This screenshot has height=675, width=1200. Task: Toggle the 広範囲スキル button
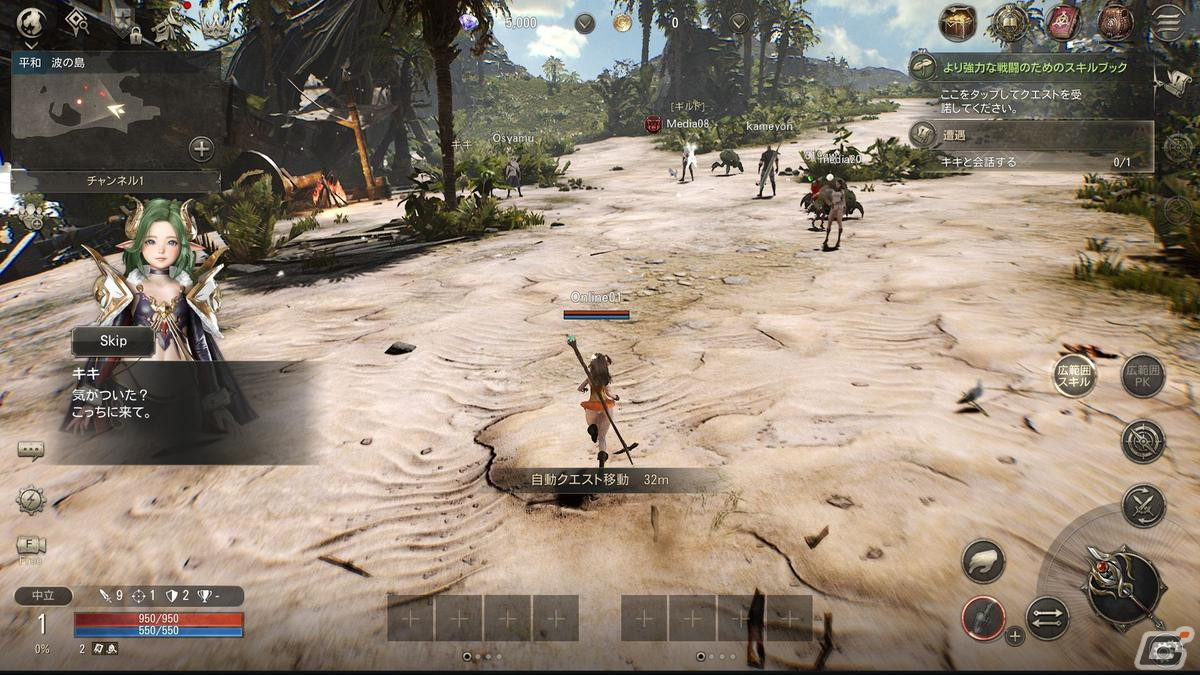pyautogui.click(x=1074, y=377)
